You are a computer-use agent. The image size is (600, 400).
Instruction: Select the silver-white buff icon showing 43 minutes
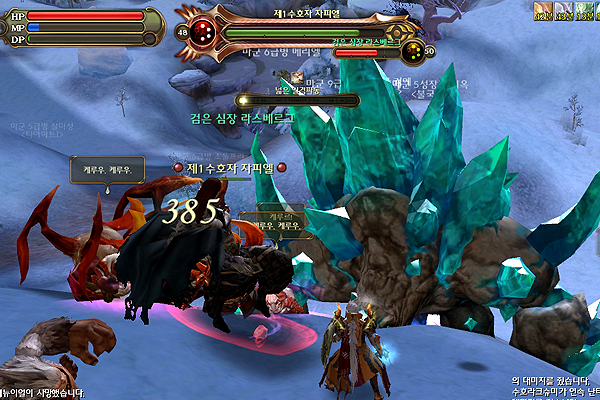[563, 11]
